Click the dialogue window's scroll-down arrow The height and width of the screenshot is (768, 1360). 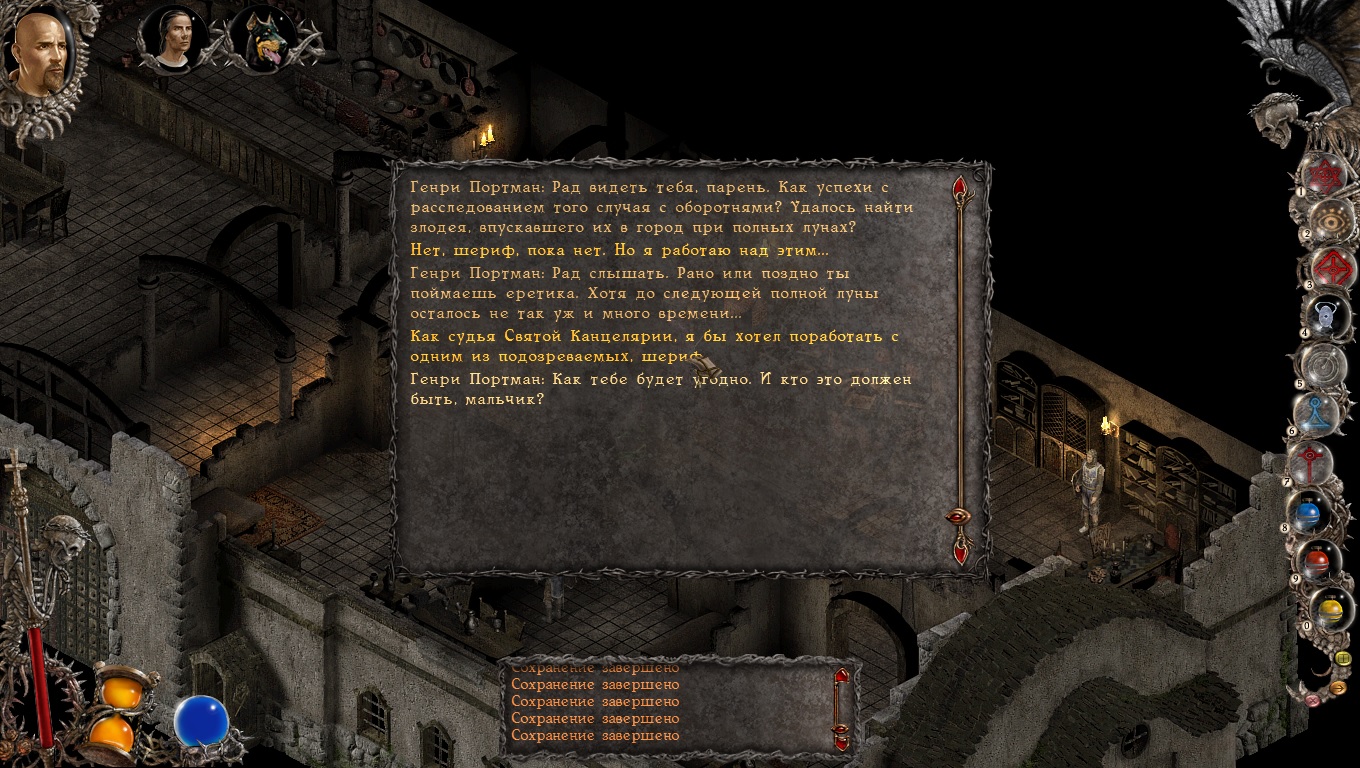(x=961, y=548)
